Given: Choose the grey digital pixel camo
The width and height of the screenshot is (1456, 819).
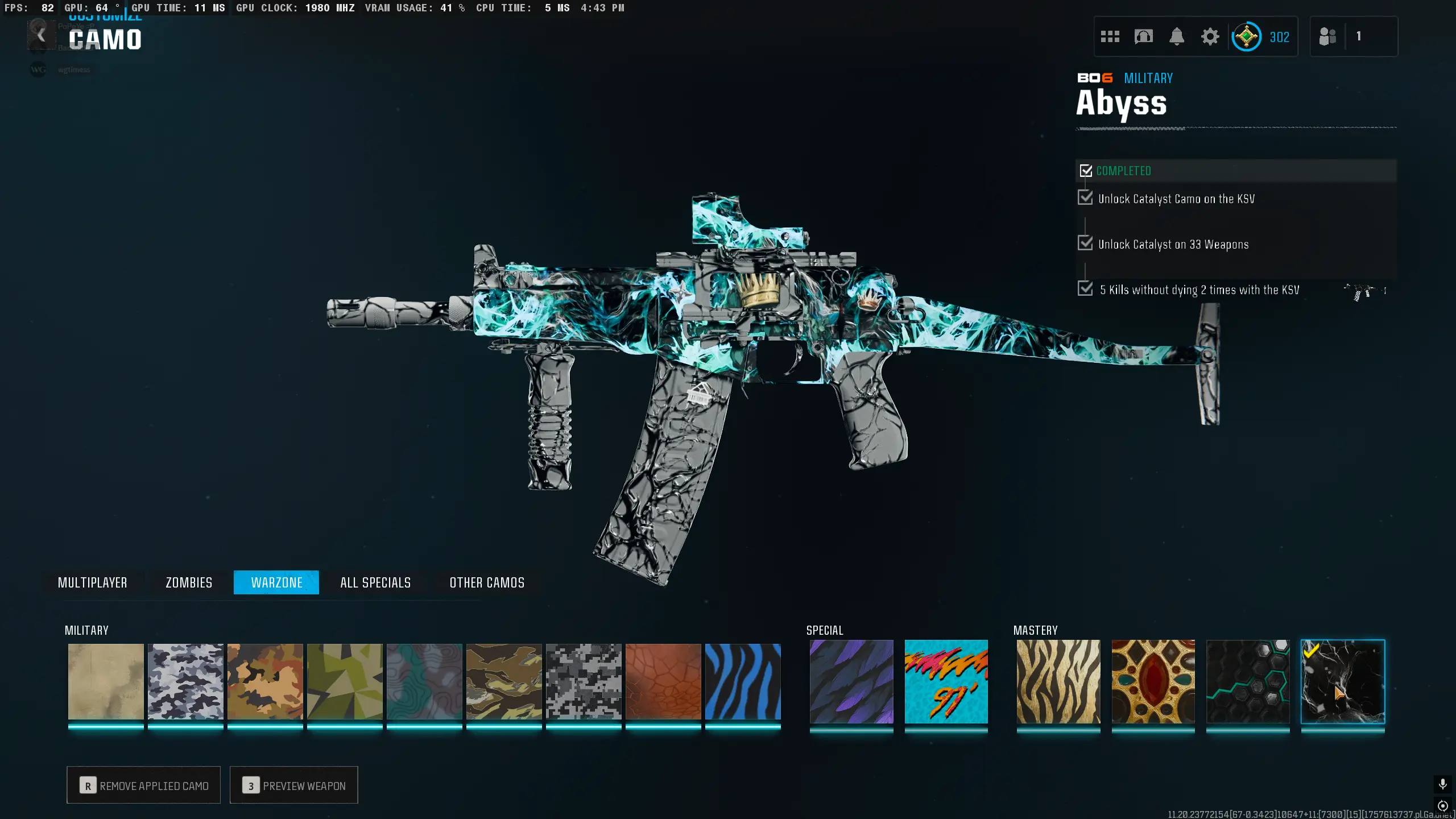Looking at the screenshot, I should coord(584,681).
